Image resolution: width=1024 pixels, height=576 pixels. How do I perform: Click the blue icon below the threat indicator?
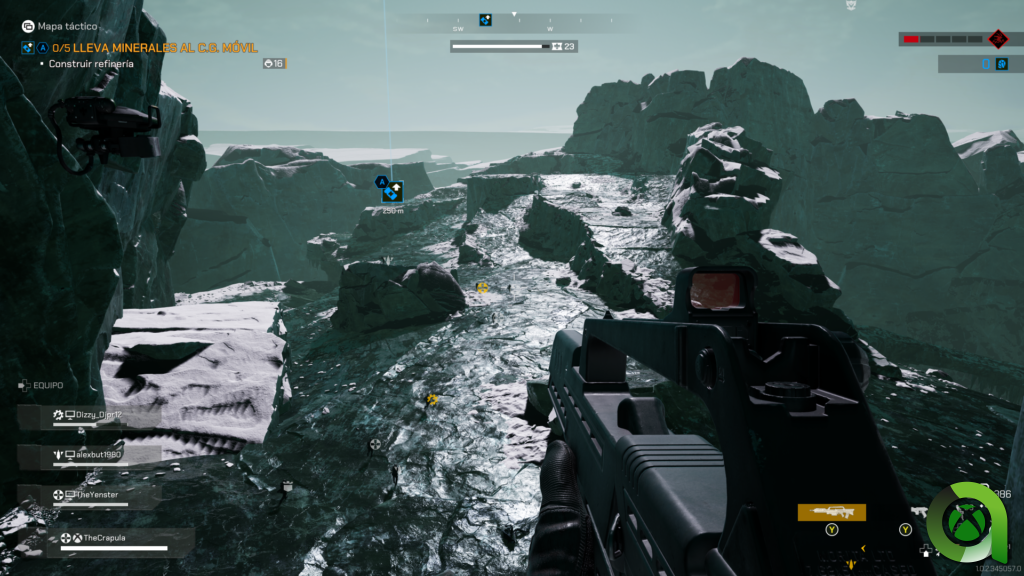coord(1001,64)
